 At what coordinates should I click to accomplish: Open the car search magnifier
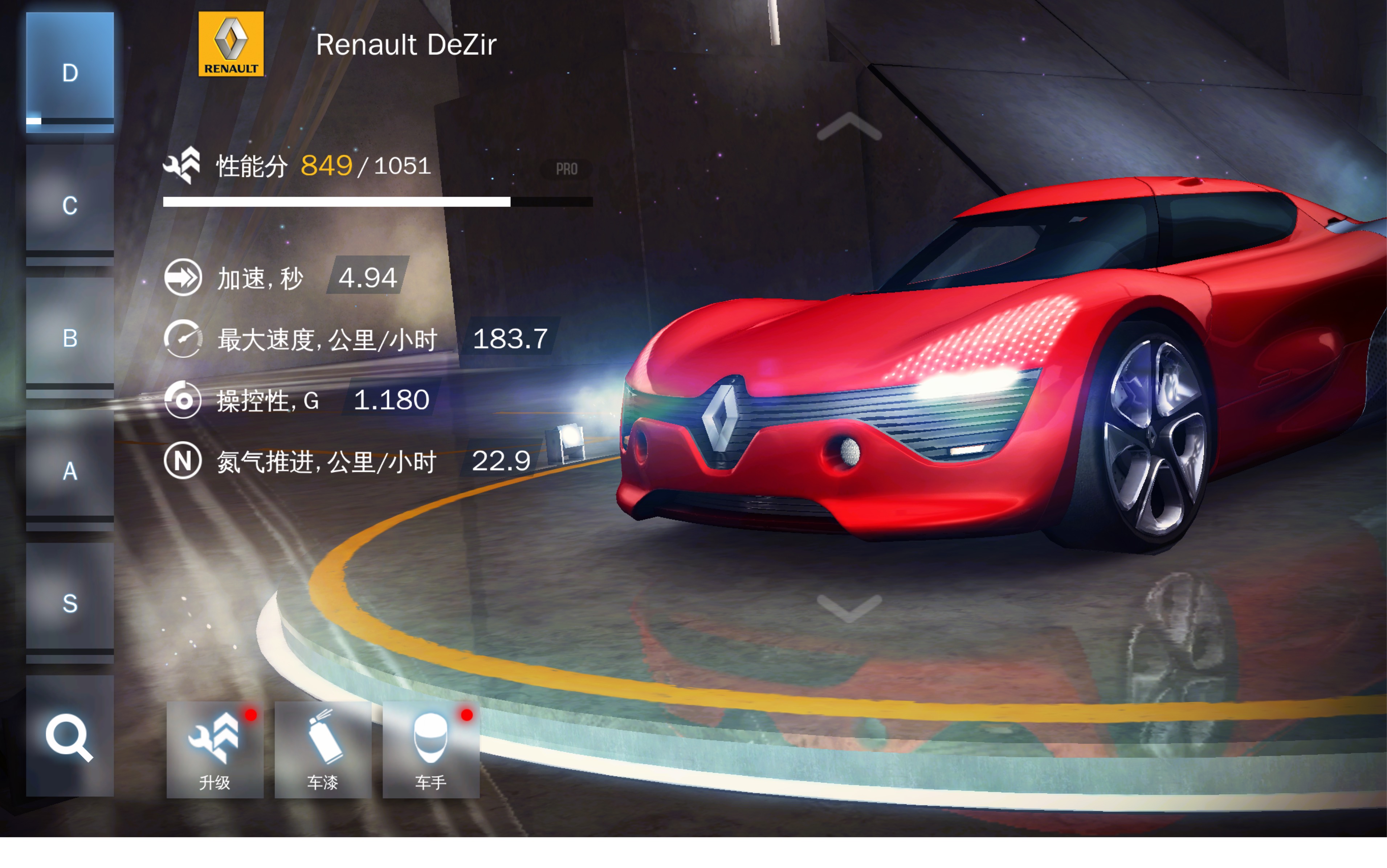69,737
